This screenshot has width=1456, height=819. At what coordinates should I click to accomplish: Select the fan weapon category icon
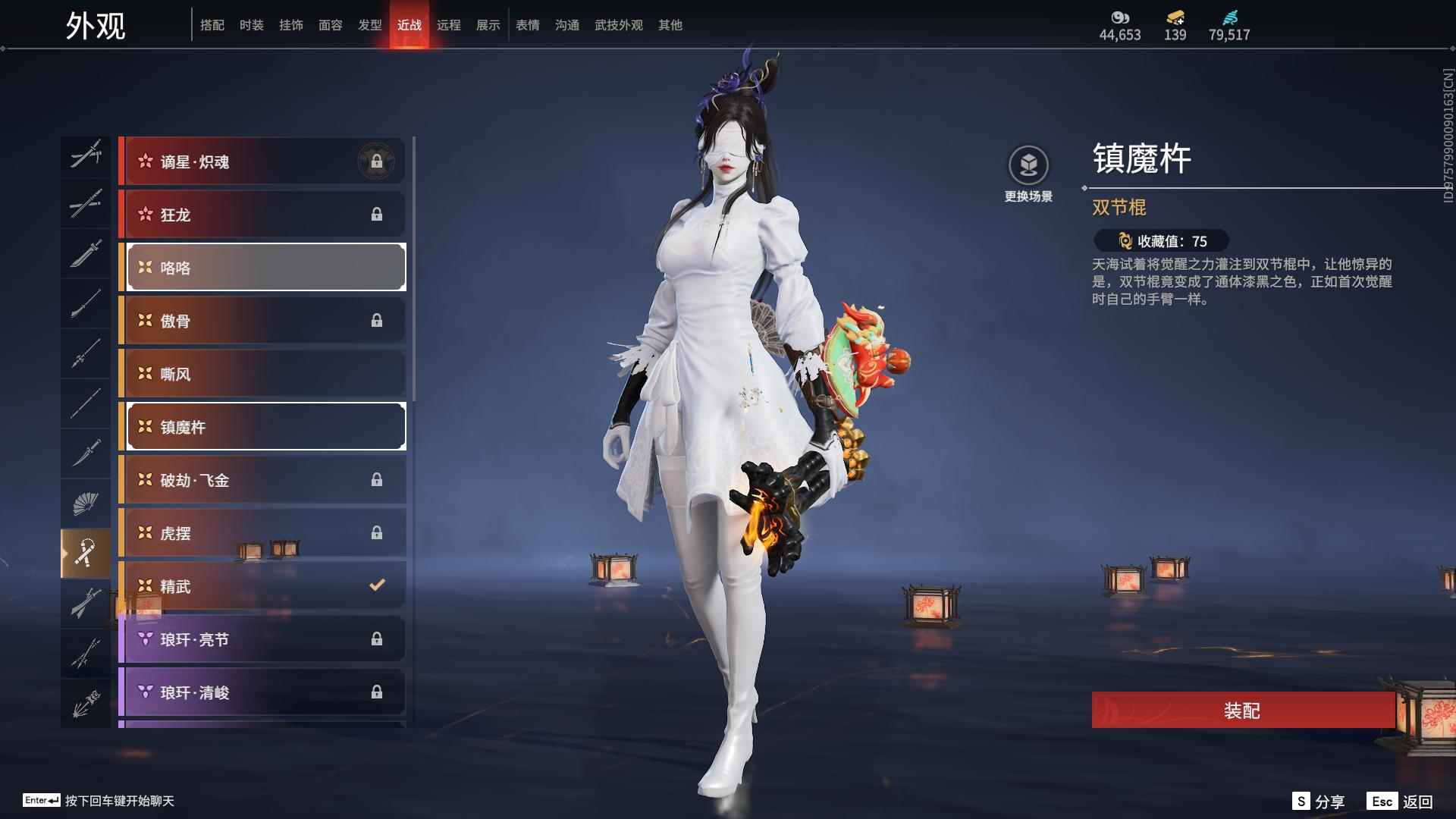(x=86, y=502)
